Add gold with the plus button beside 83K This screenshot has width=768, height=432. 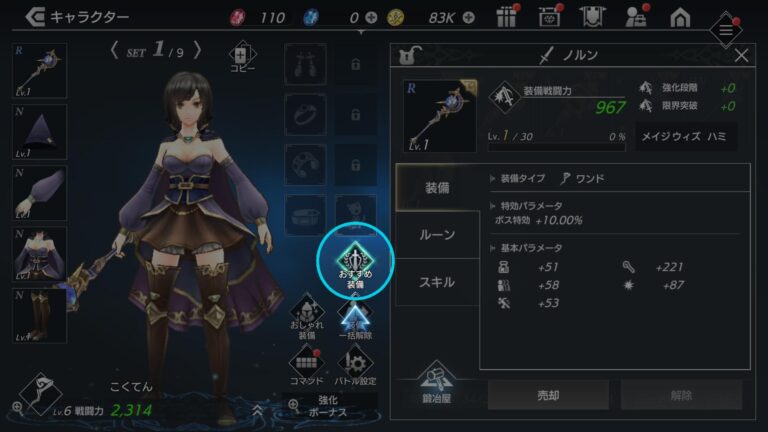point(471,18)
